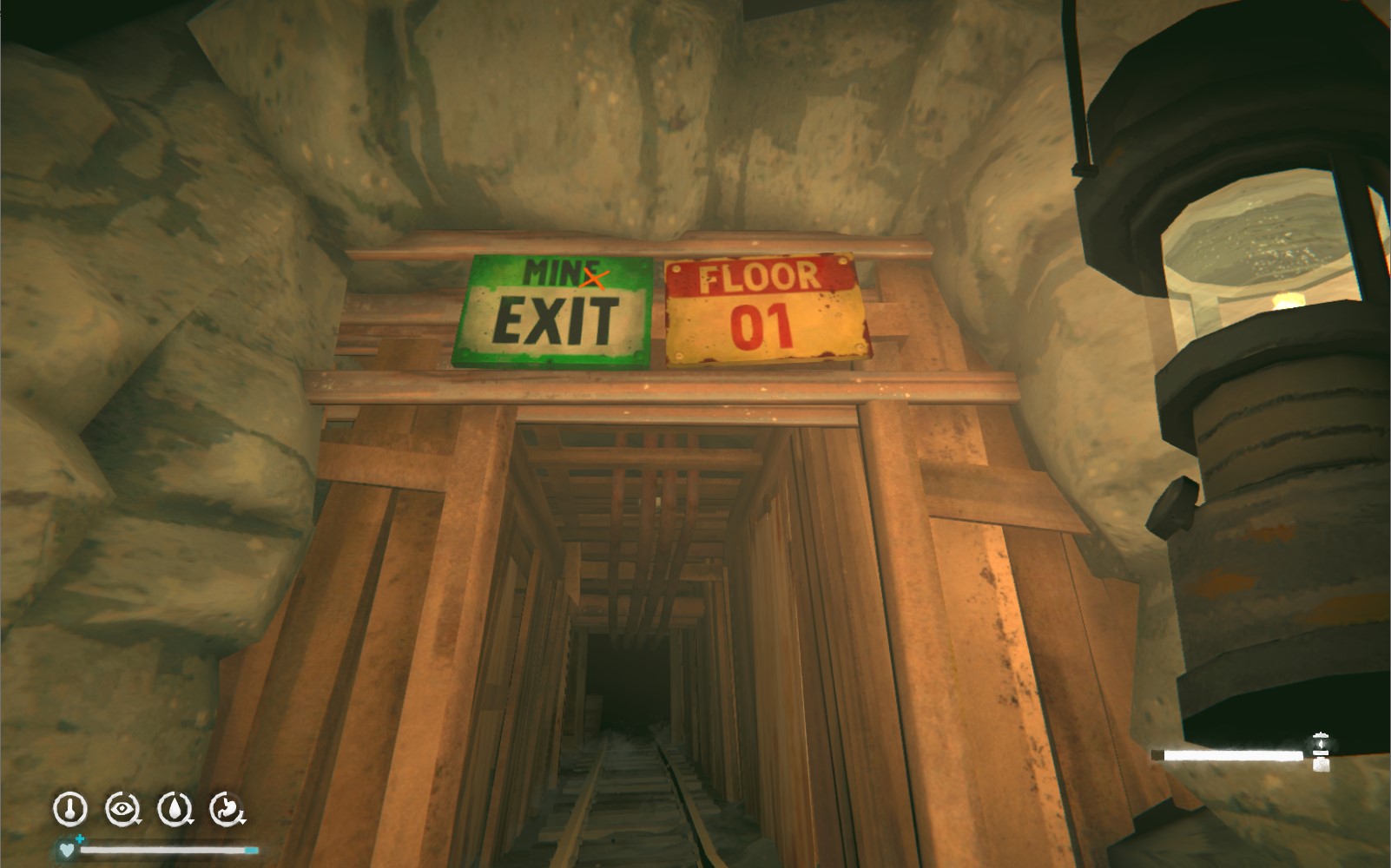Select the small lantern fuel icon
The width and height of the screenshot is (1391, 868).
click(1321, 753)
